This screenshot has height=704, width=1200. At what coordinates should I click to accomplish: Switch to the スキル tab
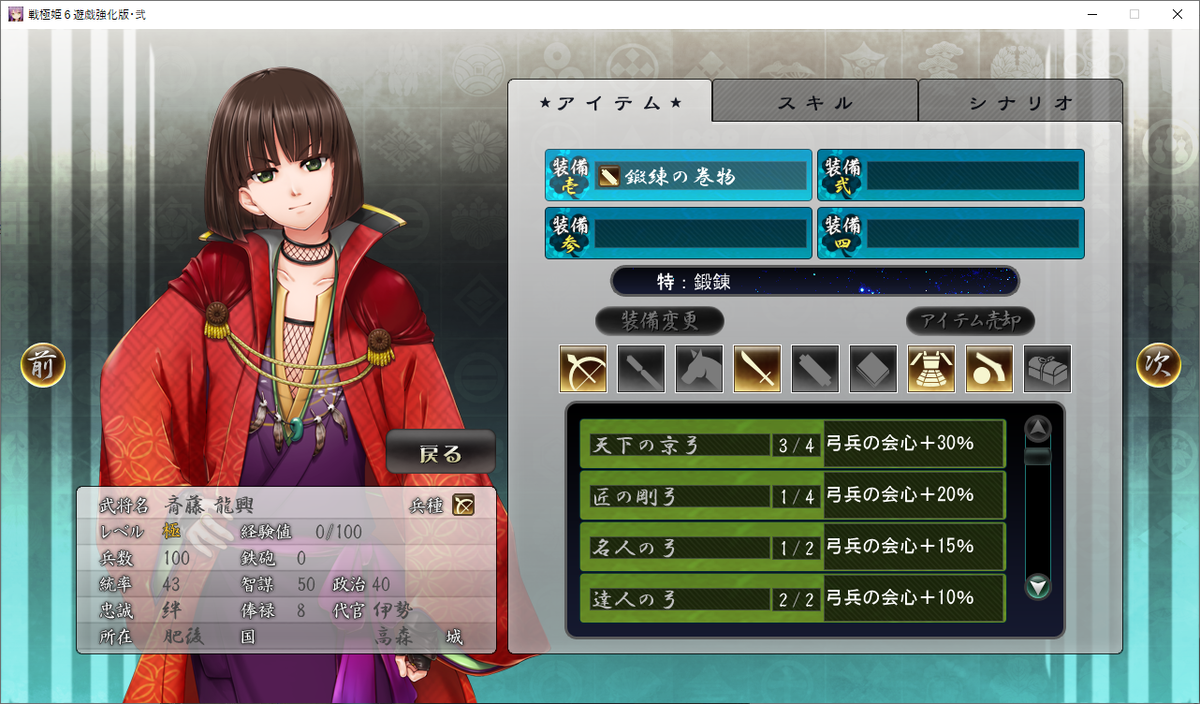(x=815, y=102)
